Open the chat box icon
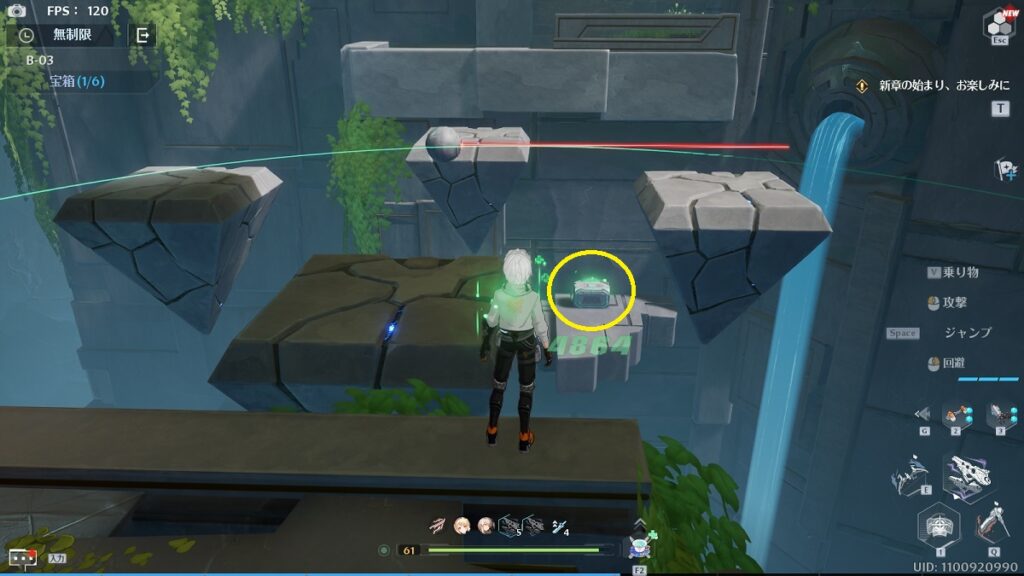 point(20,557)
